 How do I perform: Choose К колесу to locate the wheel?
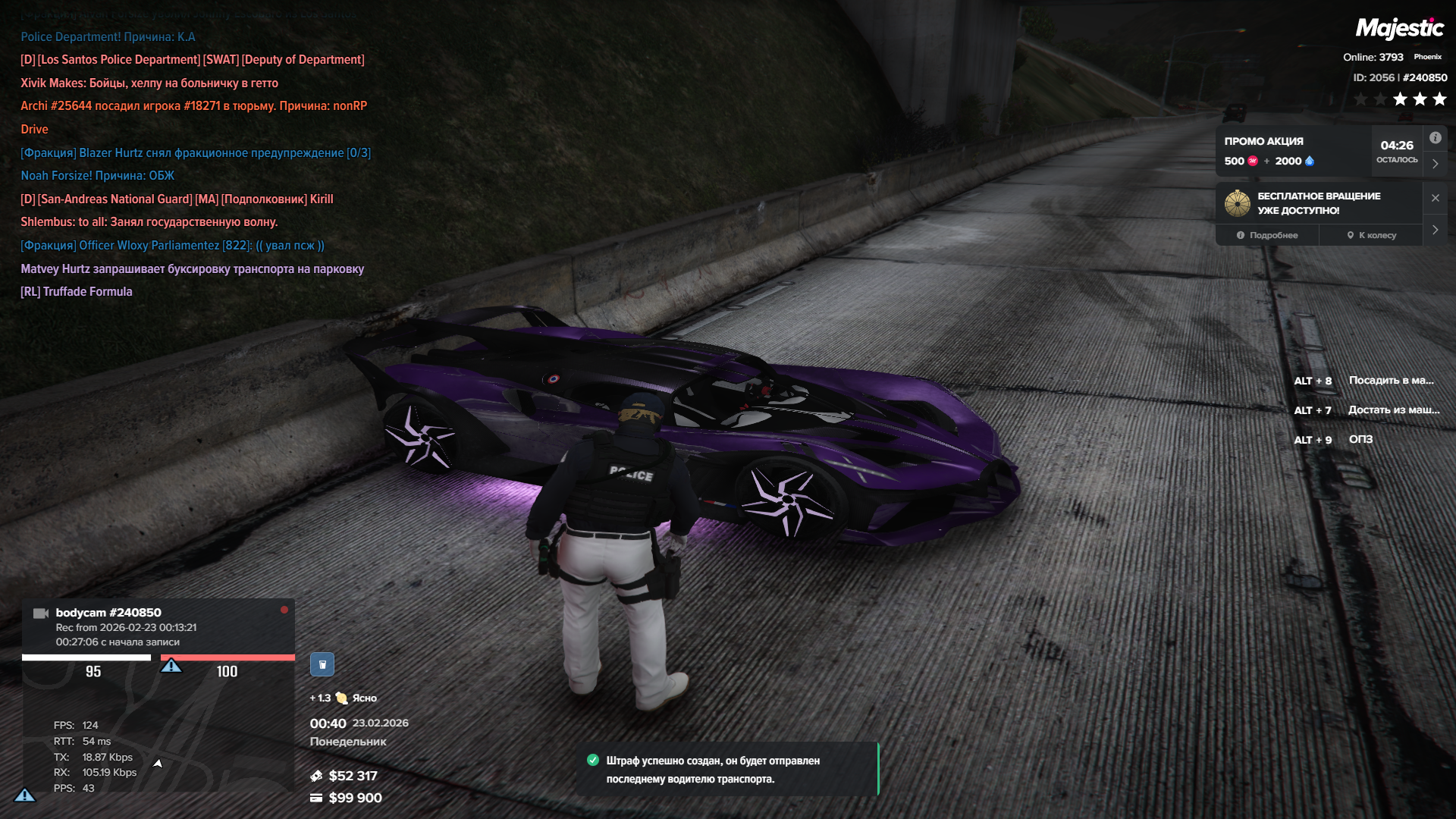(1371, 235)
